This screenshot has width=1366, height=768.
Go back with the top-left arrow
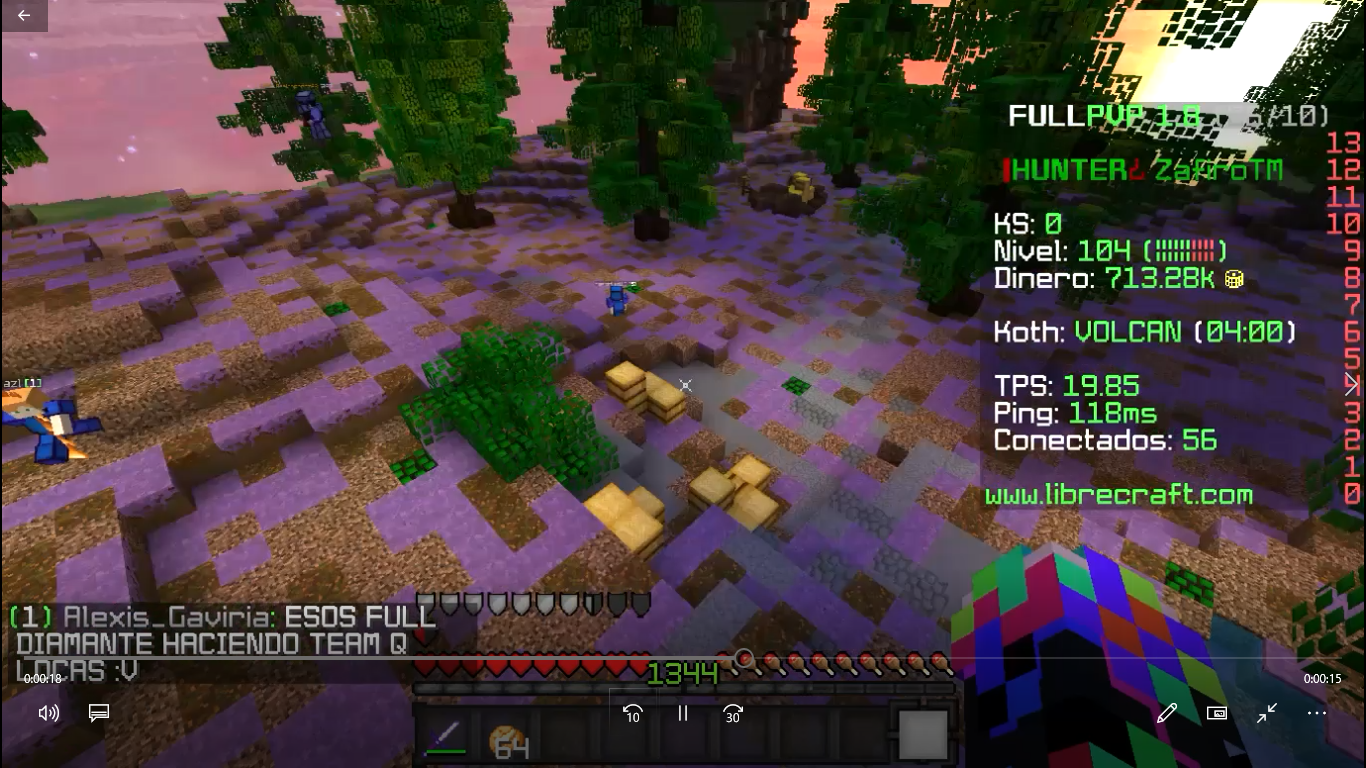[24, 15]
